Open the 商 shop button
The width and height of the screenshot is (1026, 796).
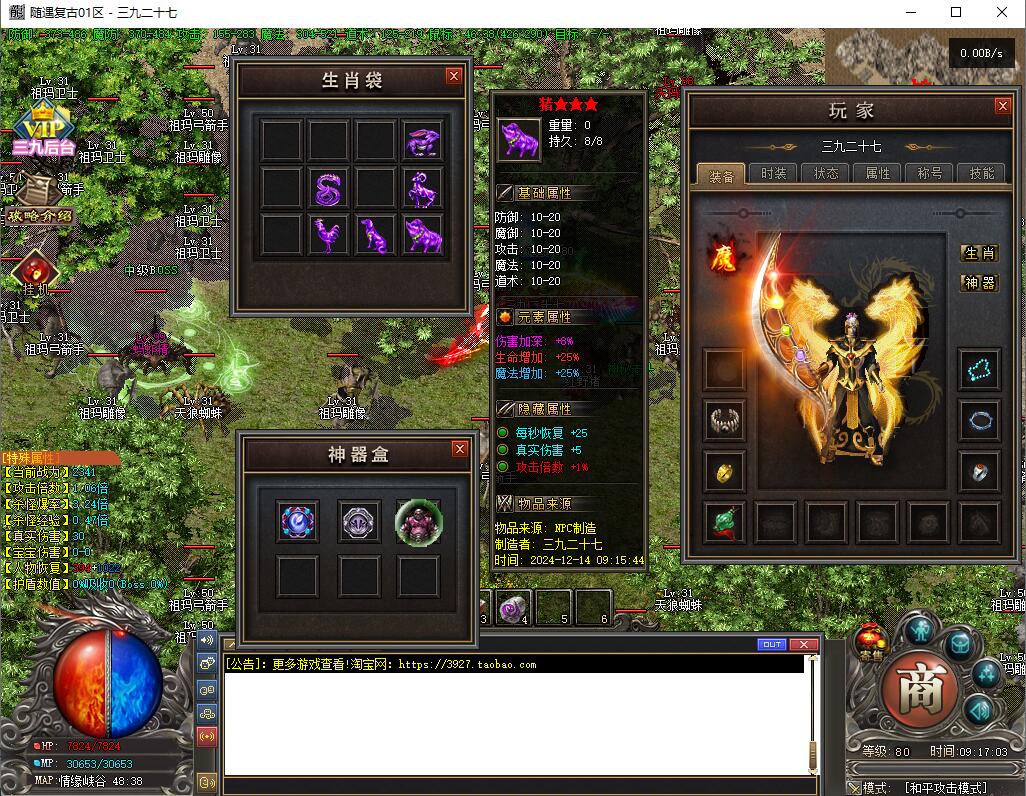tap(919, 691)
